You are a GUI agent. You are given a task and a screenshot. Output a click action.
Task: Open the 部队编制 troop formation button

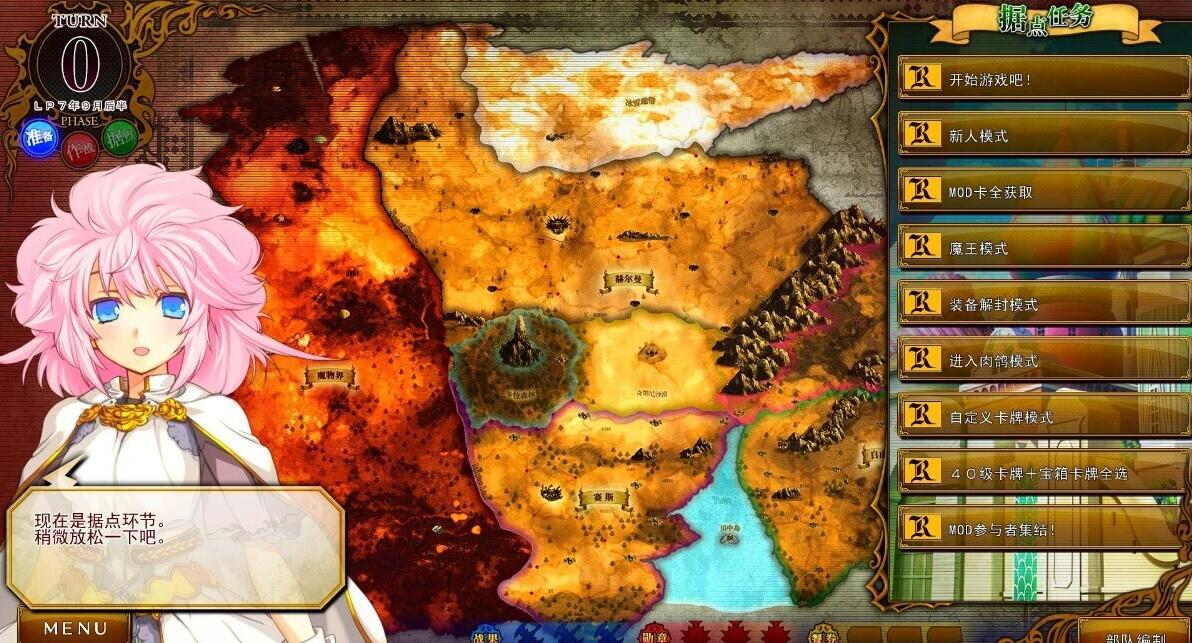coord(1133,634)
